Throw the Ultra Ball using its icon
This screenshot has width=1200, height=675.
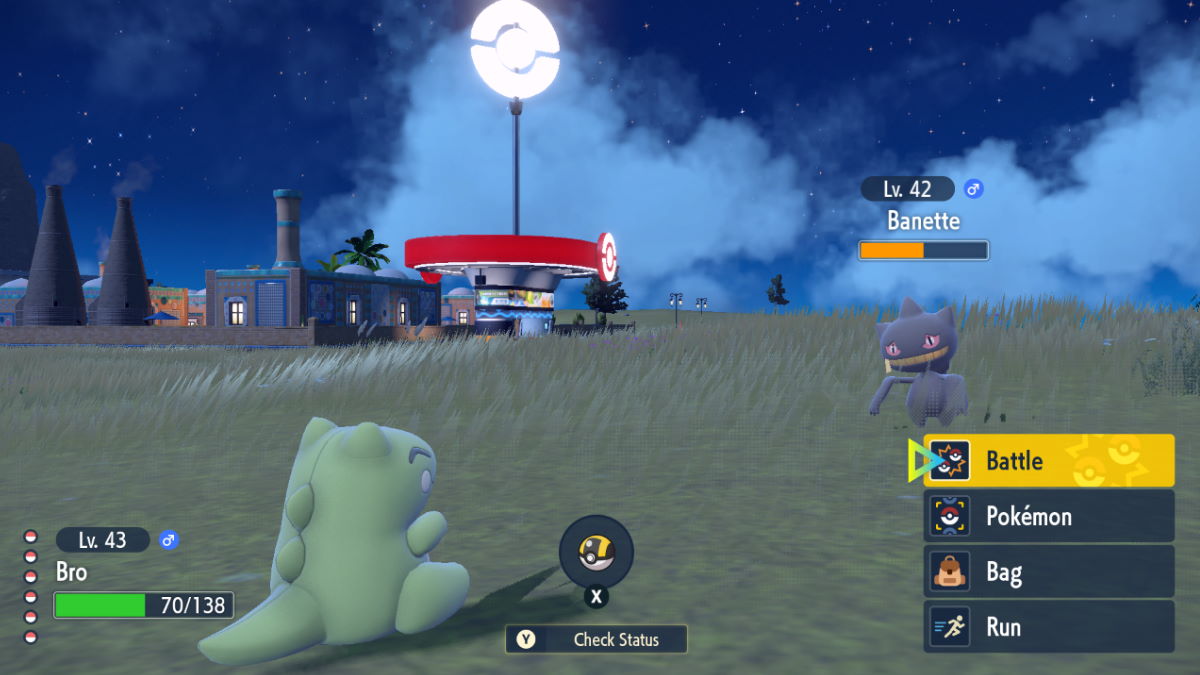(596, 551)
